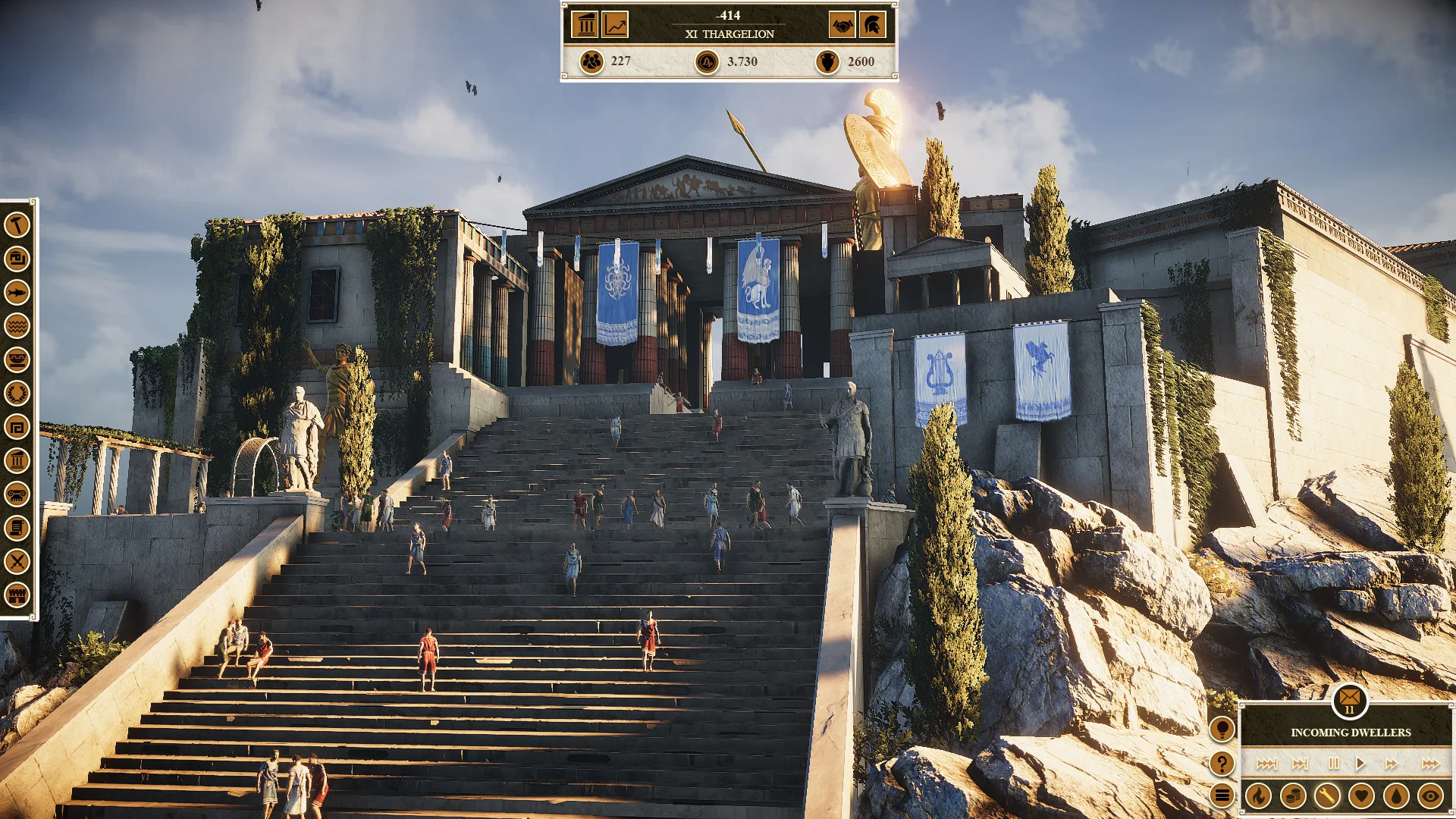Open the question mark help panel
The image size is (1456, 819).
pos(1222,764)
